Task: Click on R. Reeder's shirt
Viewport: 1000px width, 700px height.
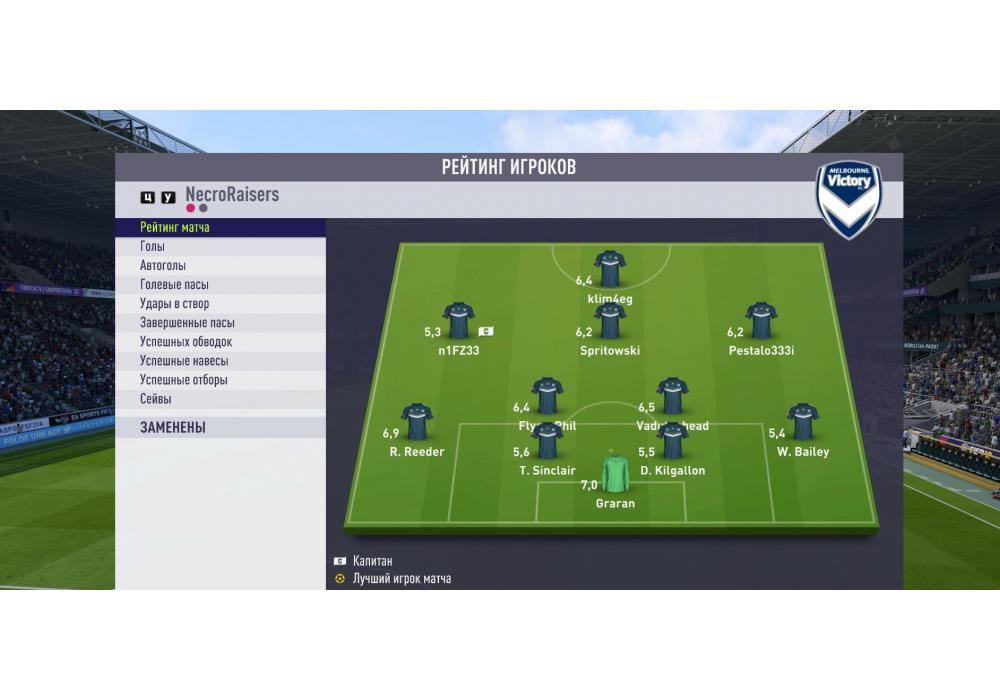Action: coord(417,422)
